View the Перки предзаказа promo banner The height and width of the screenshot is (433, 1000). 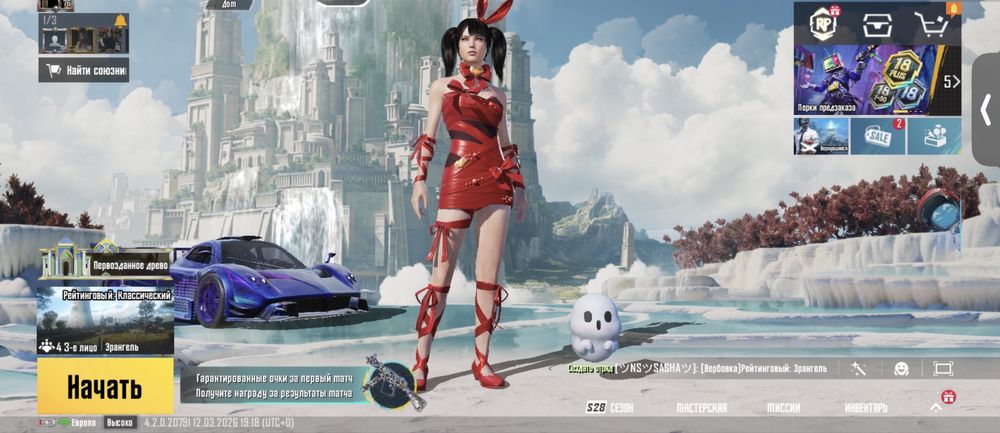coord(866,80)
